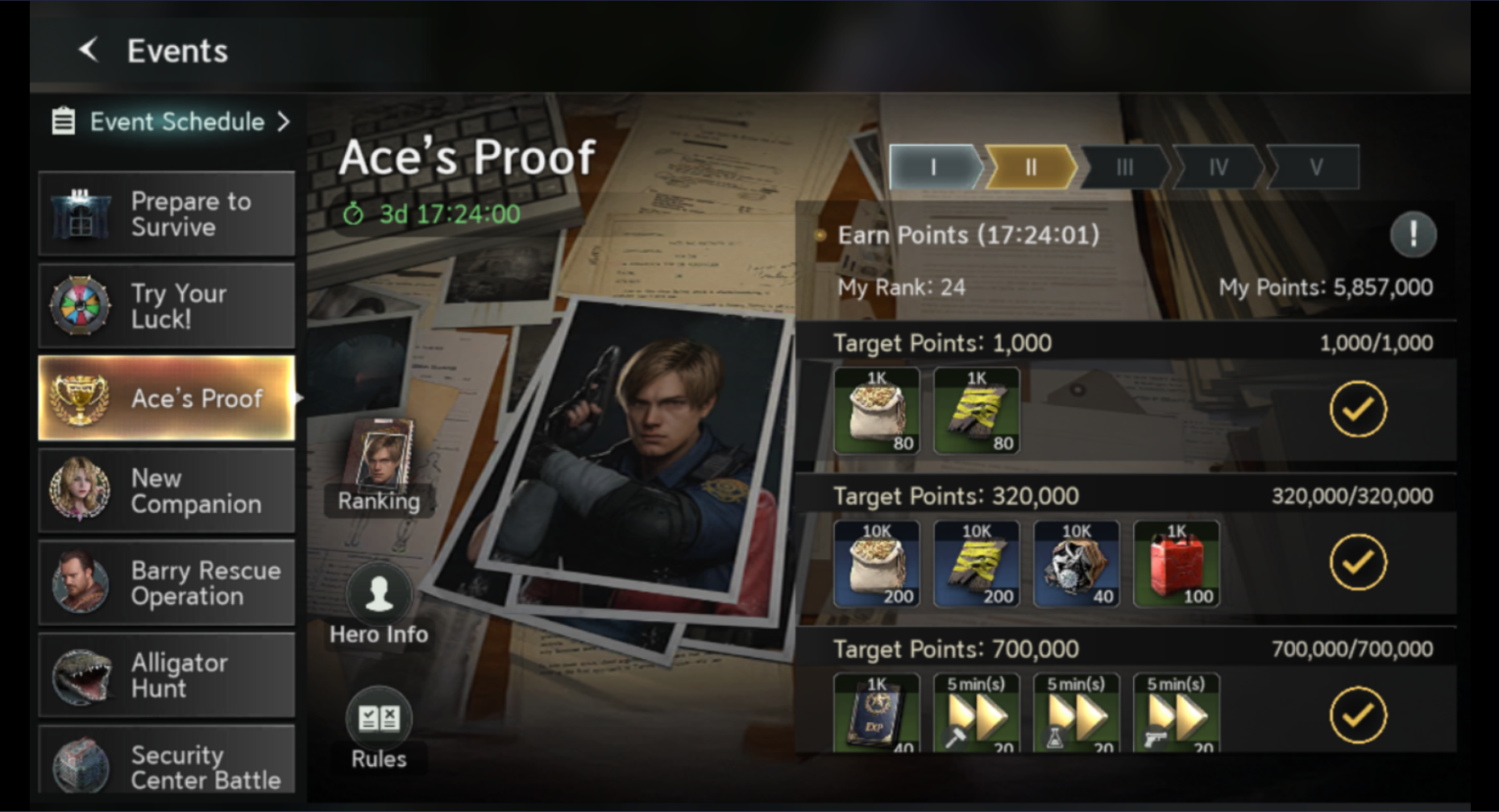Click the arrow beside Ace's Proof entry

click(299, 398)
